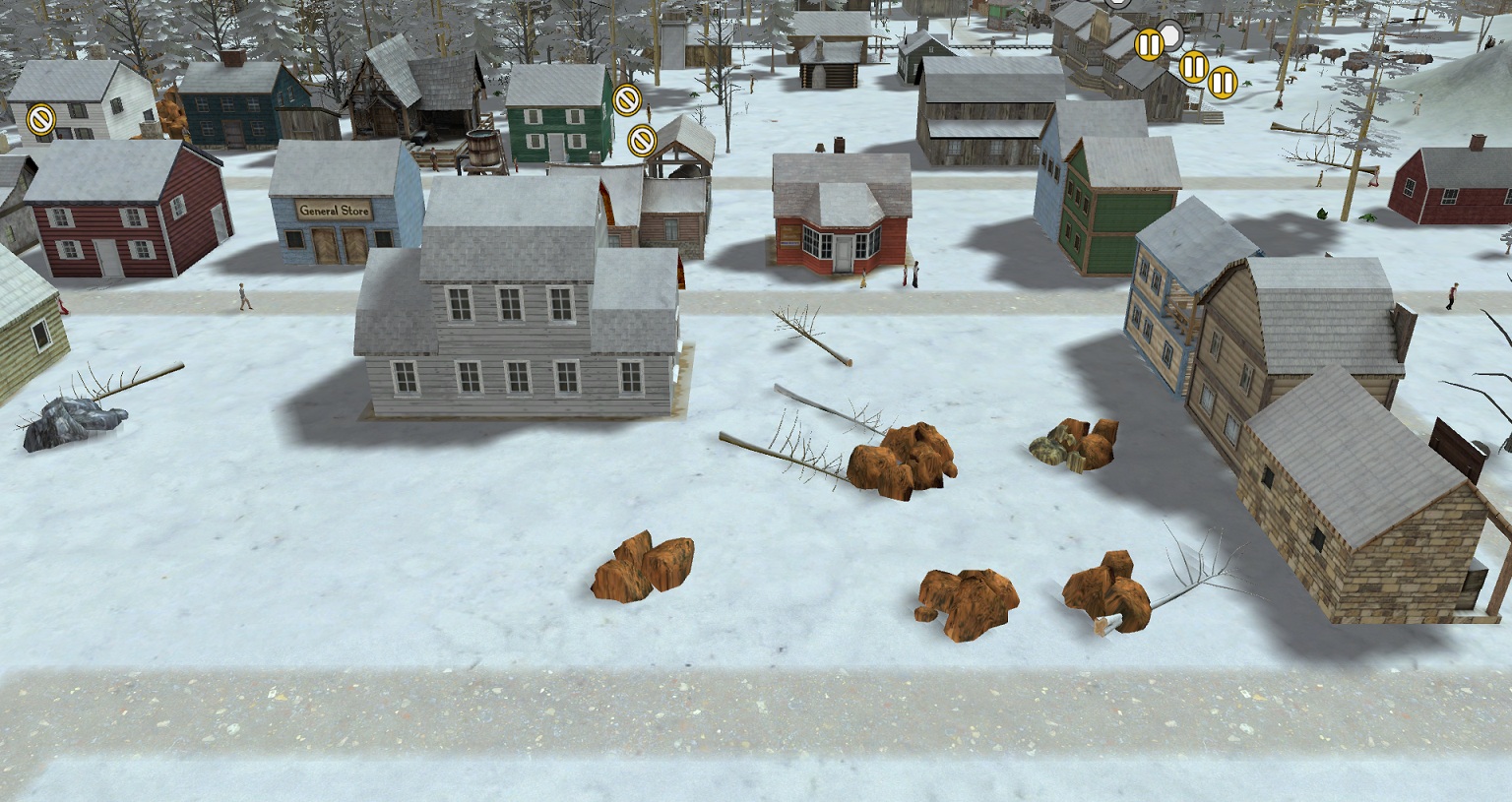Click the prohibited icon on the white house

tap(40, 119)
